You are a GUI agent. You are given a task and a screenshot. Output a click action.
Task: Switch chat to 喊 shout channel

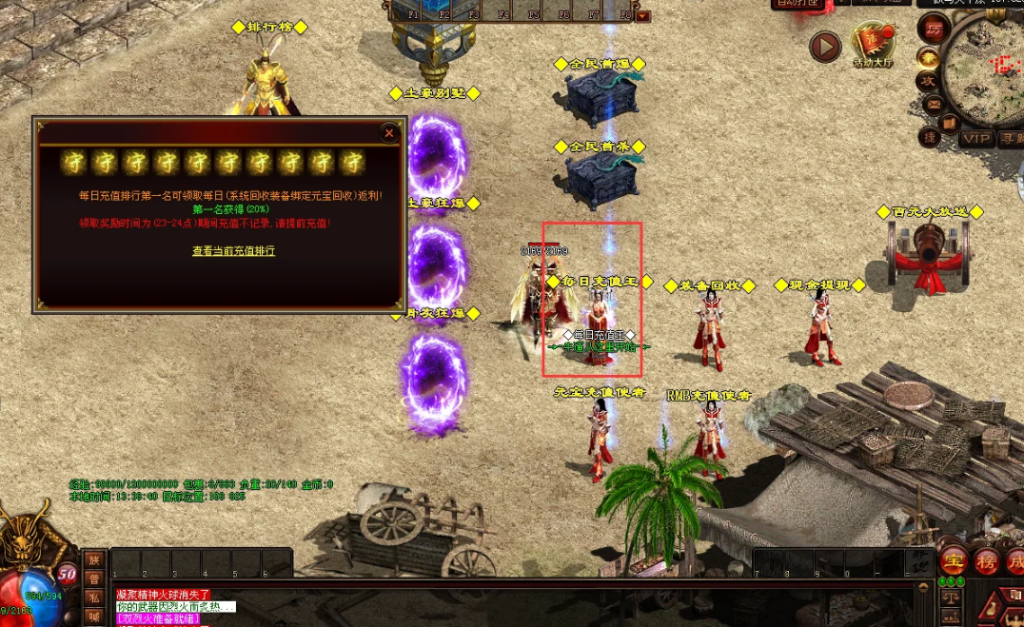[93, 617]
